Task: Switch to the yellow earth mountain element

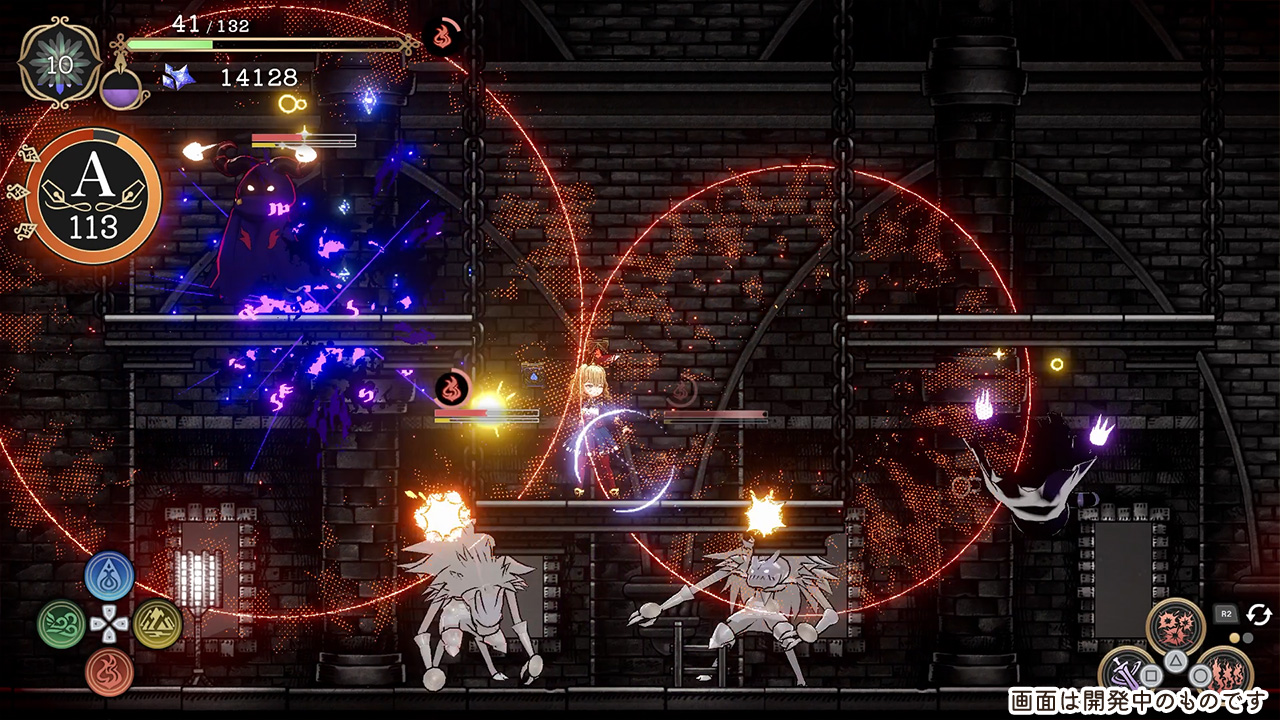Action: pos(158,624)
